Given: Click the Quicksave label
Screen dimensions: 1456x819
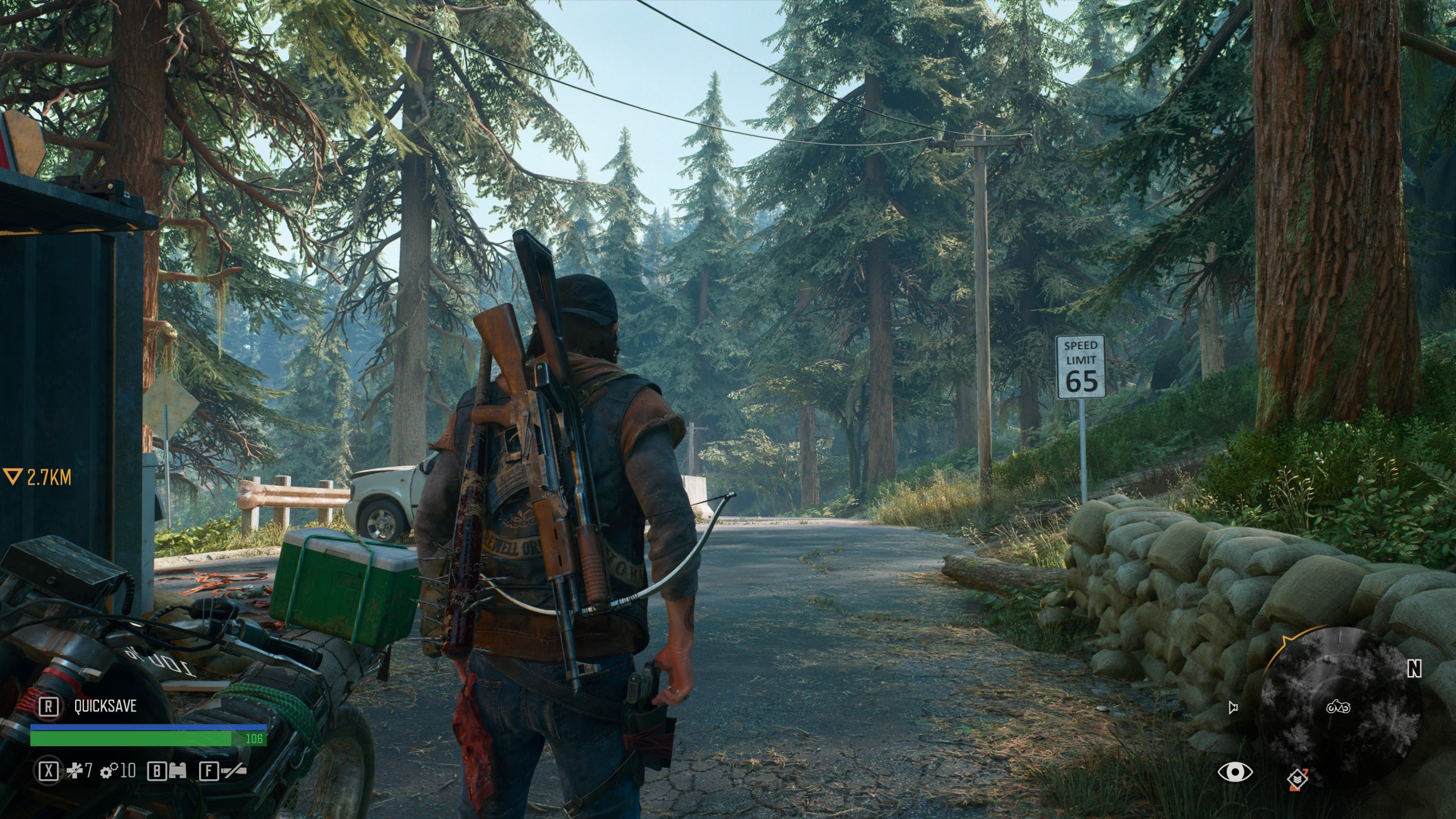Looking at the screenshot, I should pyautogui.click(x=105, y=706).
